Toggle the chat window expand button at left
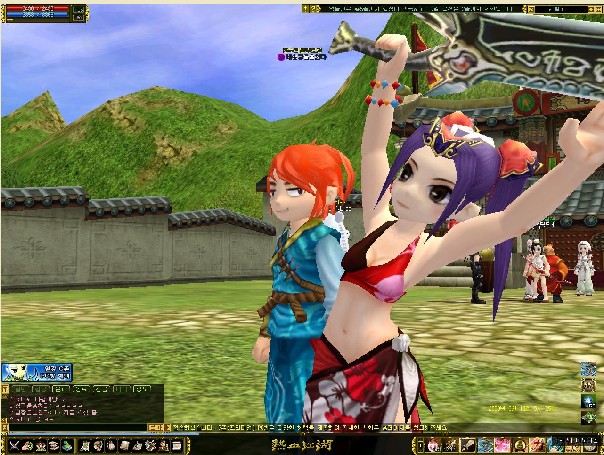The height and width of the screenshot is (455, 604). (x=5, y=388)
